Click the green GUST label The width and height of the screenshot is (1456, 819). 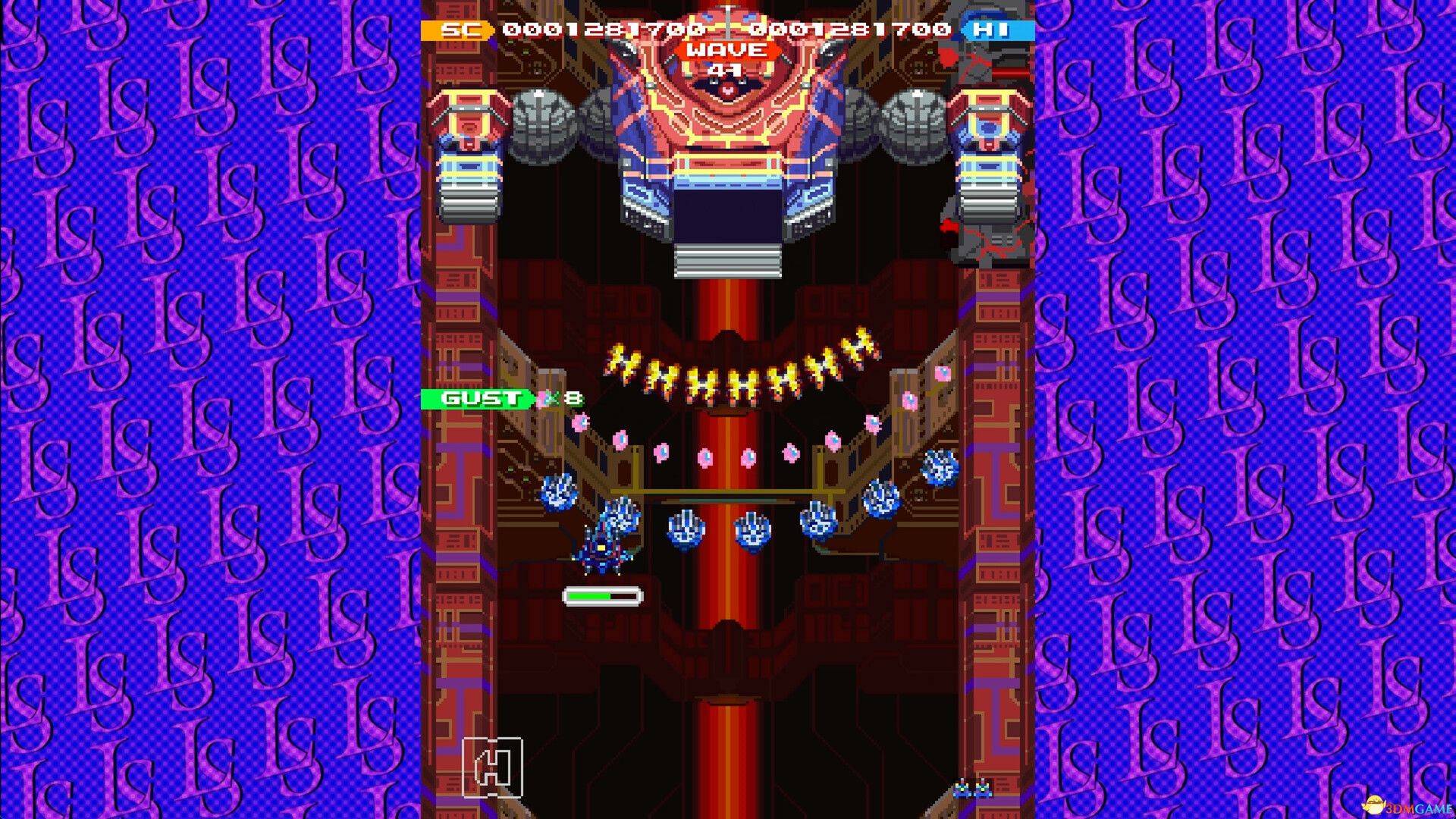478,397
